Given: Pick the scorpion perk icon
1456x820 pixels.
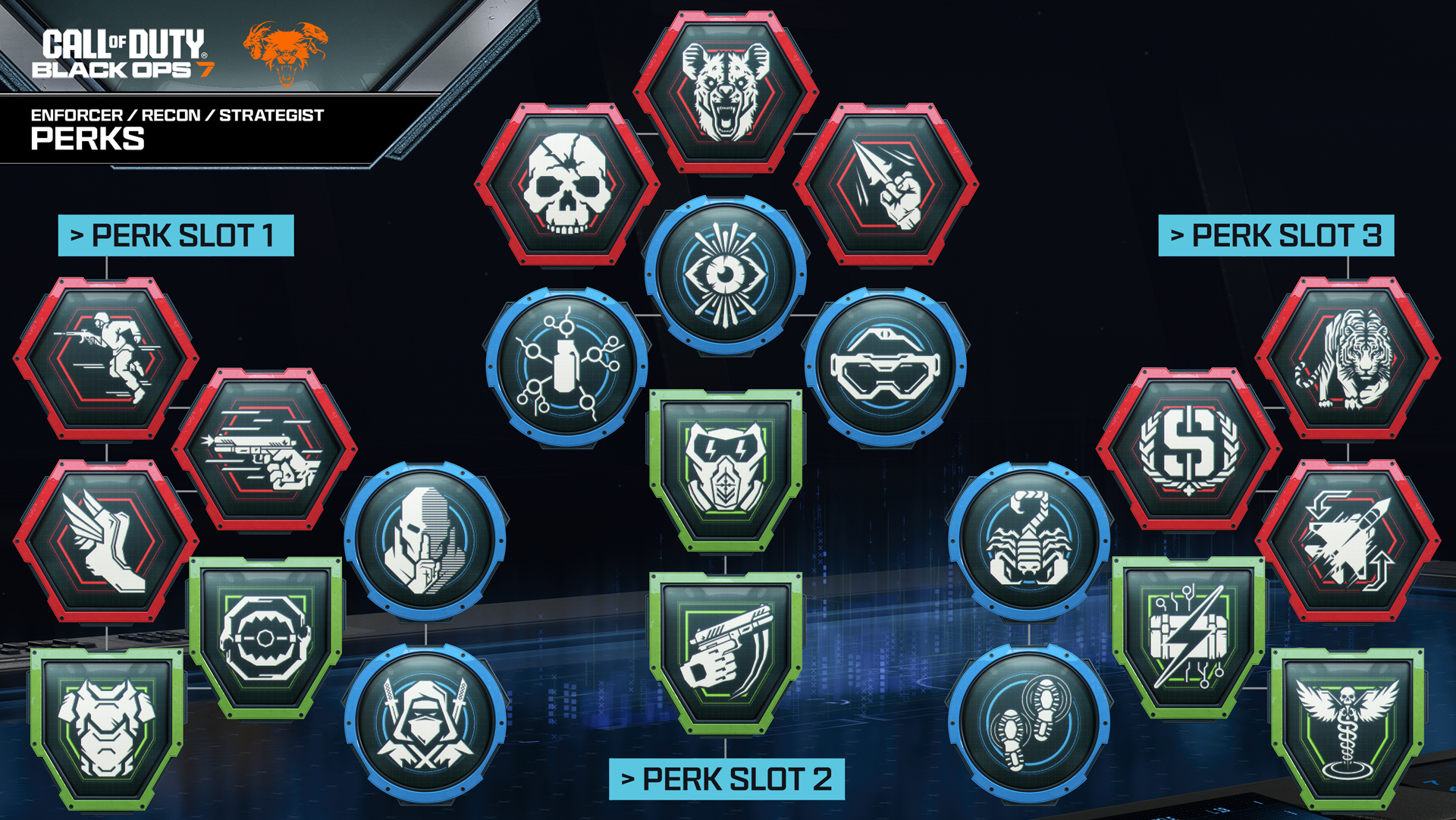Looking at the screenshot, I should click(1029, 541).
